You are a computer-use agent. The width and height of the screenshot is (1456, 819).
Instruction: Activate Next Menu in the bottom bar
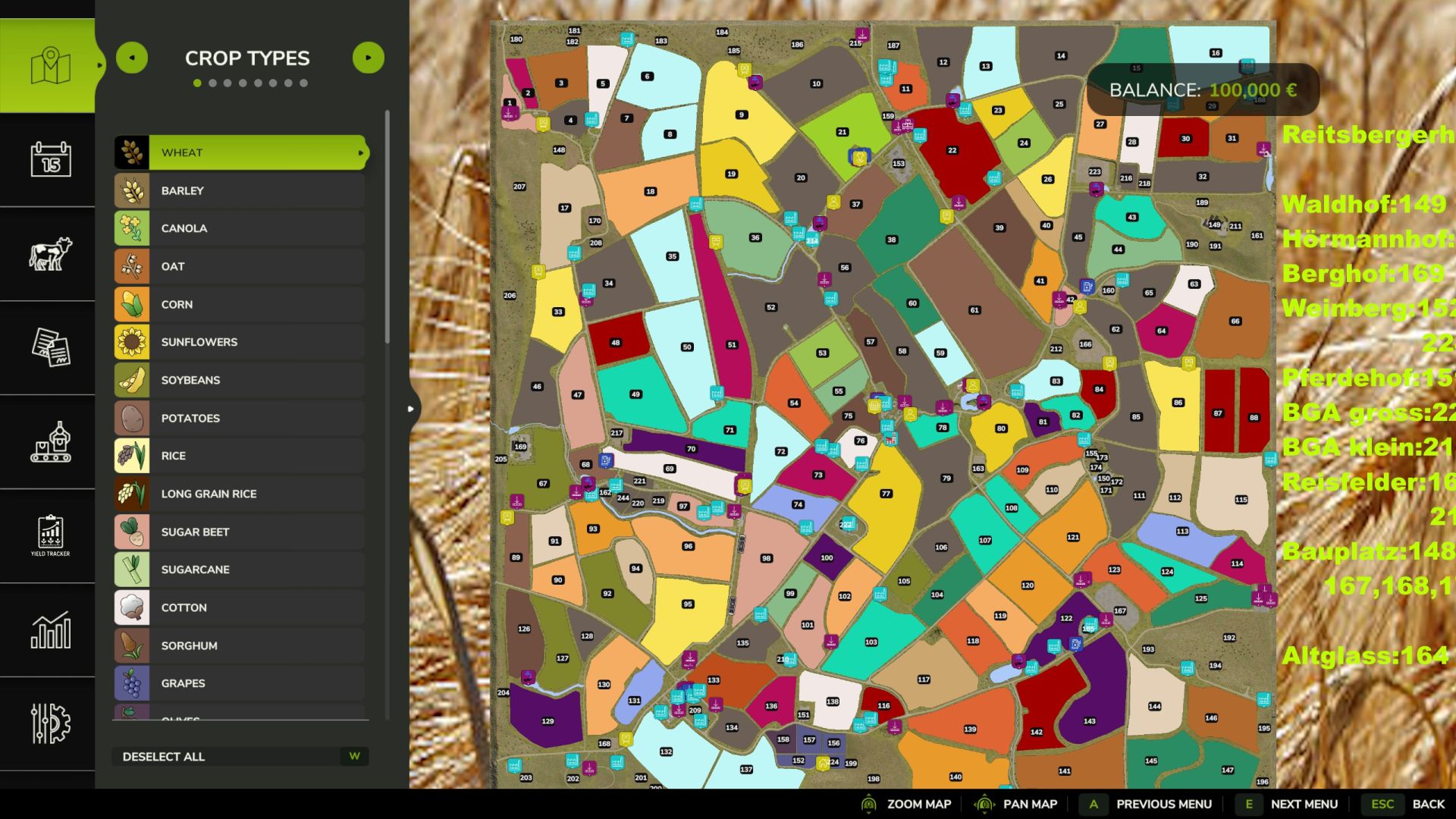(x=1303, y=803)
